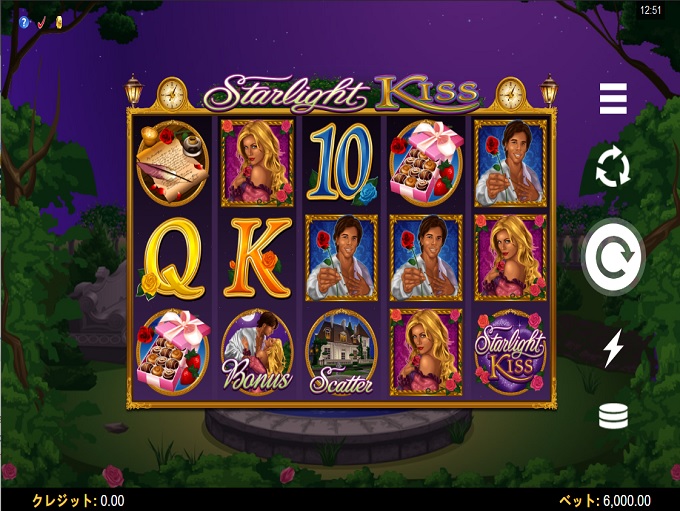Toggle quick spin with the lightning bolt

pyautogui.click(x=613, y=348)
